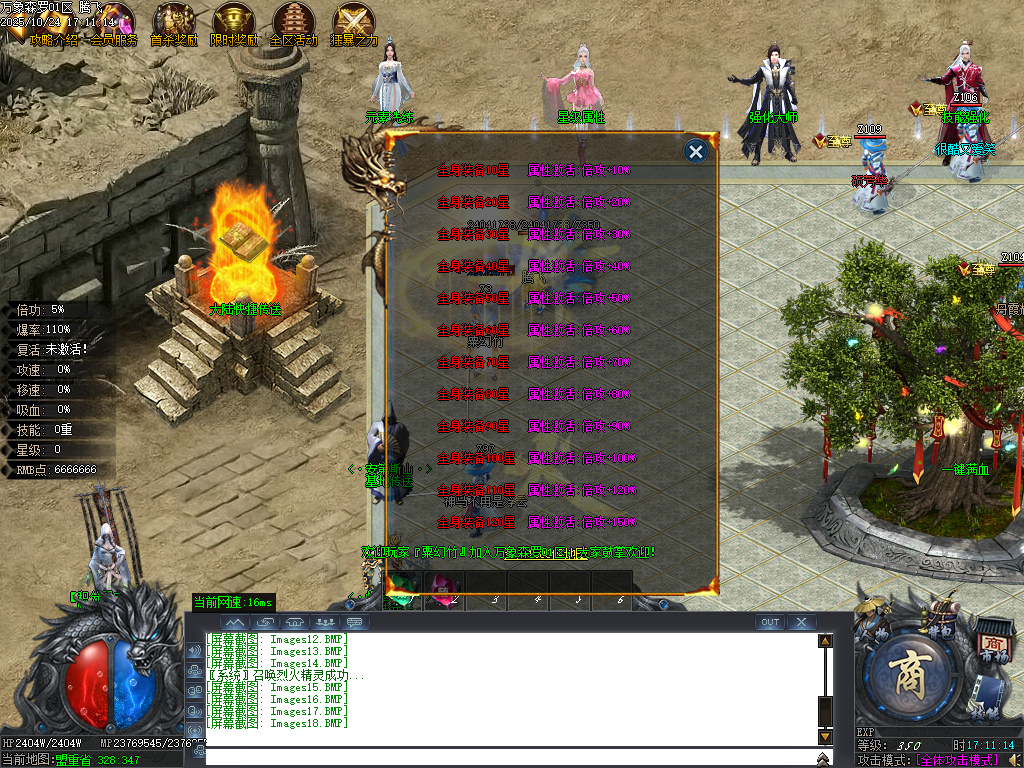Close the chat window with X button
Viewport: 1024px width, 768px height.
coord(801,622)
